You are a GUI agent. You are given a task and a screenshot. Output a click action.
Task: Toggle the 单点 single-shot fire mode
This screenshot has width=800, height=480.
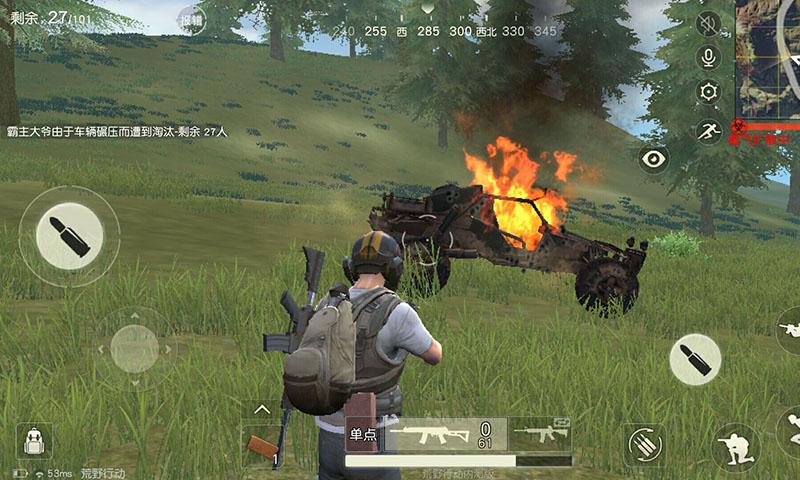[362, 435]
